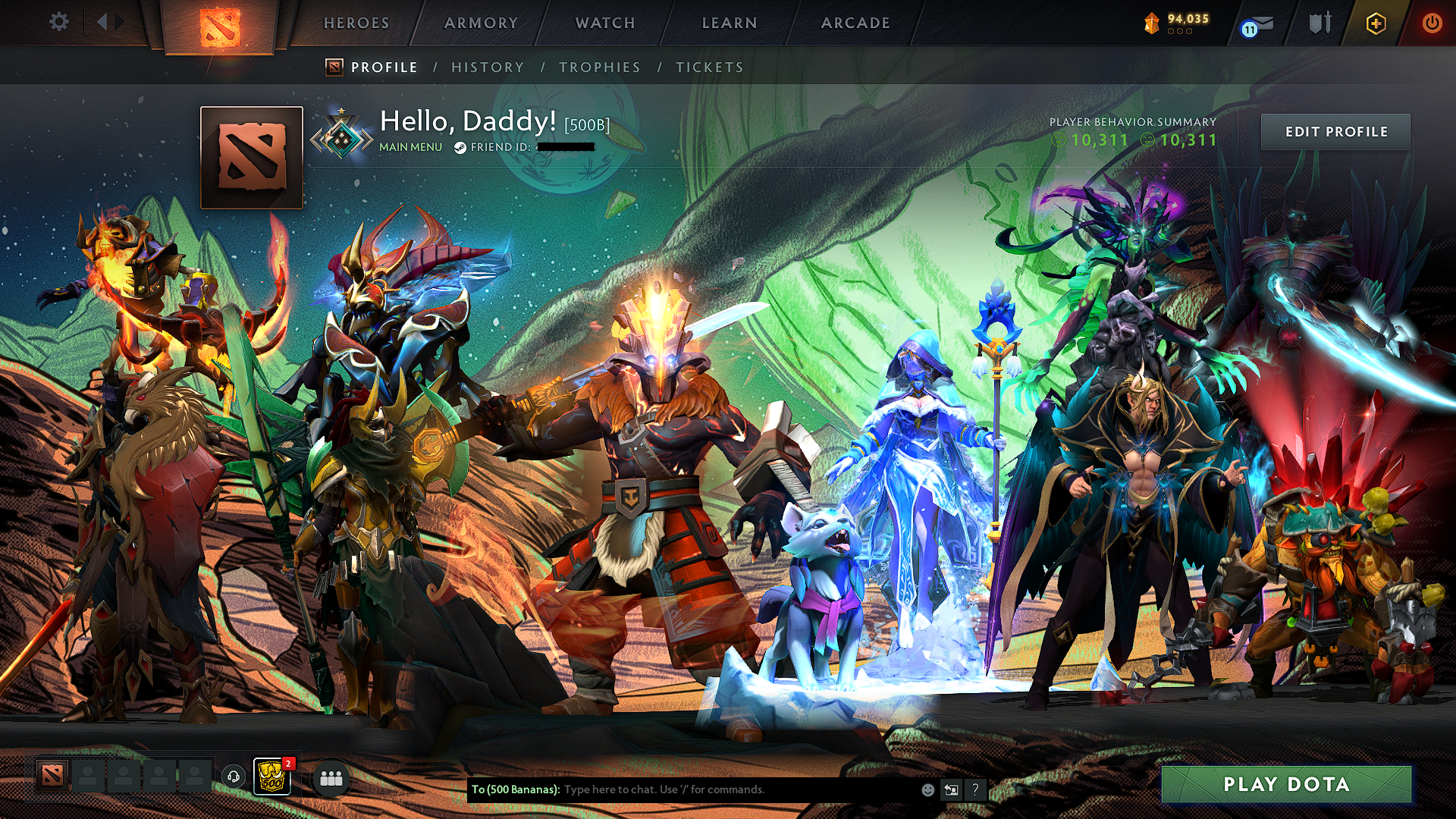Open the emoticon picker in chat
1456x819 pixels.
click(927, 789)
